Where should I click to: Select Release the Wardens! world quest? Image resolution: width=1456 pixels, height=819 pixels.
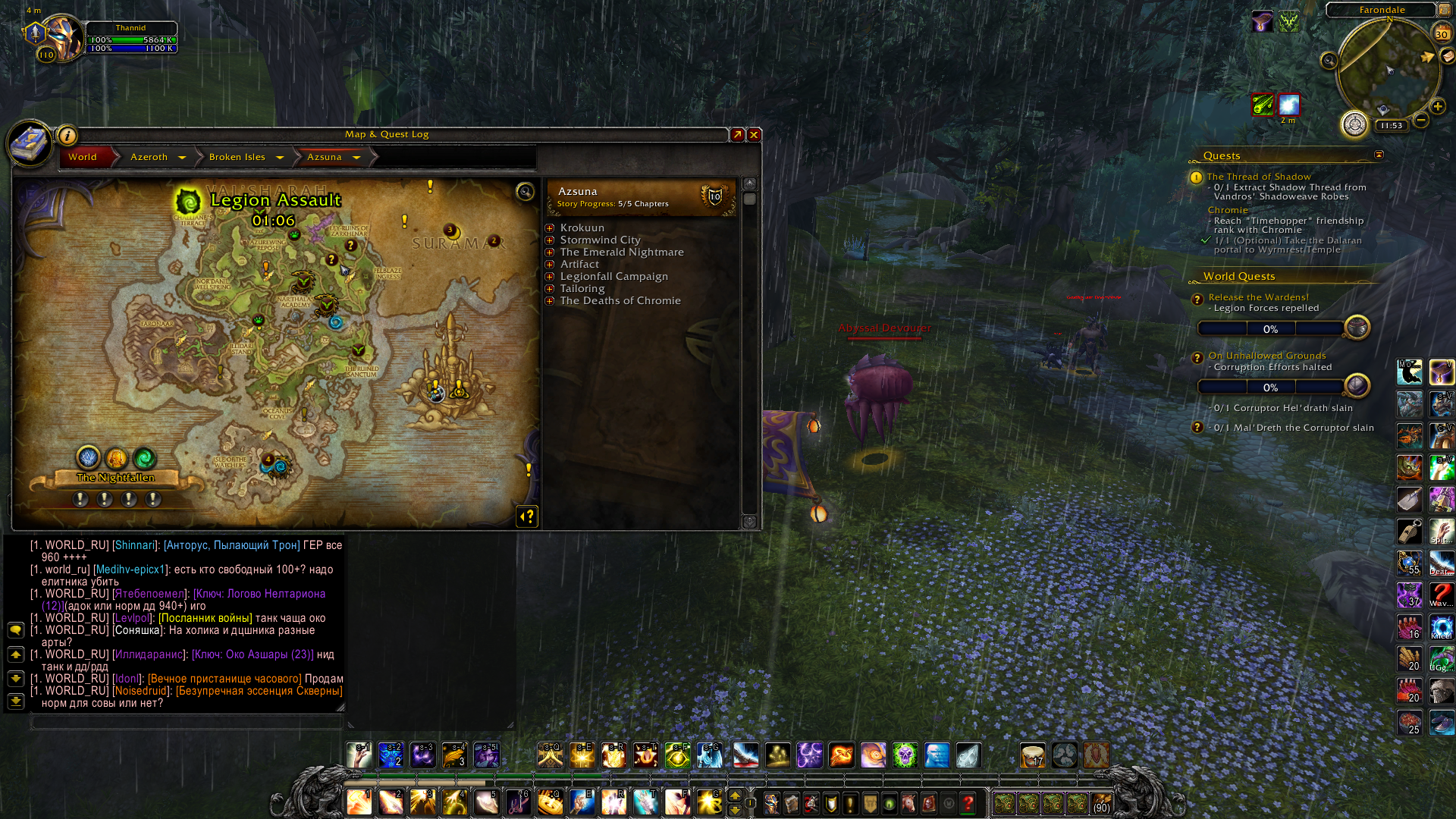pyautogui.click(x=1259, y=297)
